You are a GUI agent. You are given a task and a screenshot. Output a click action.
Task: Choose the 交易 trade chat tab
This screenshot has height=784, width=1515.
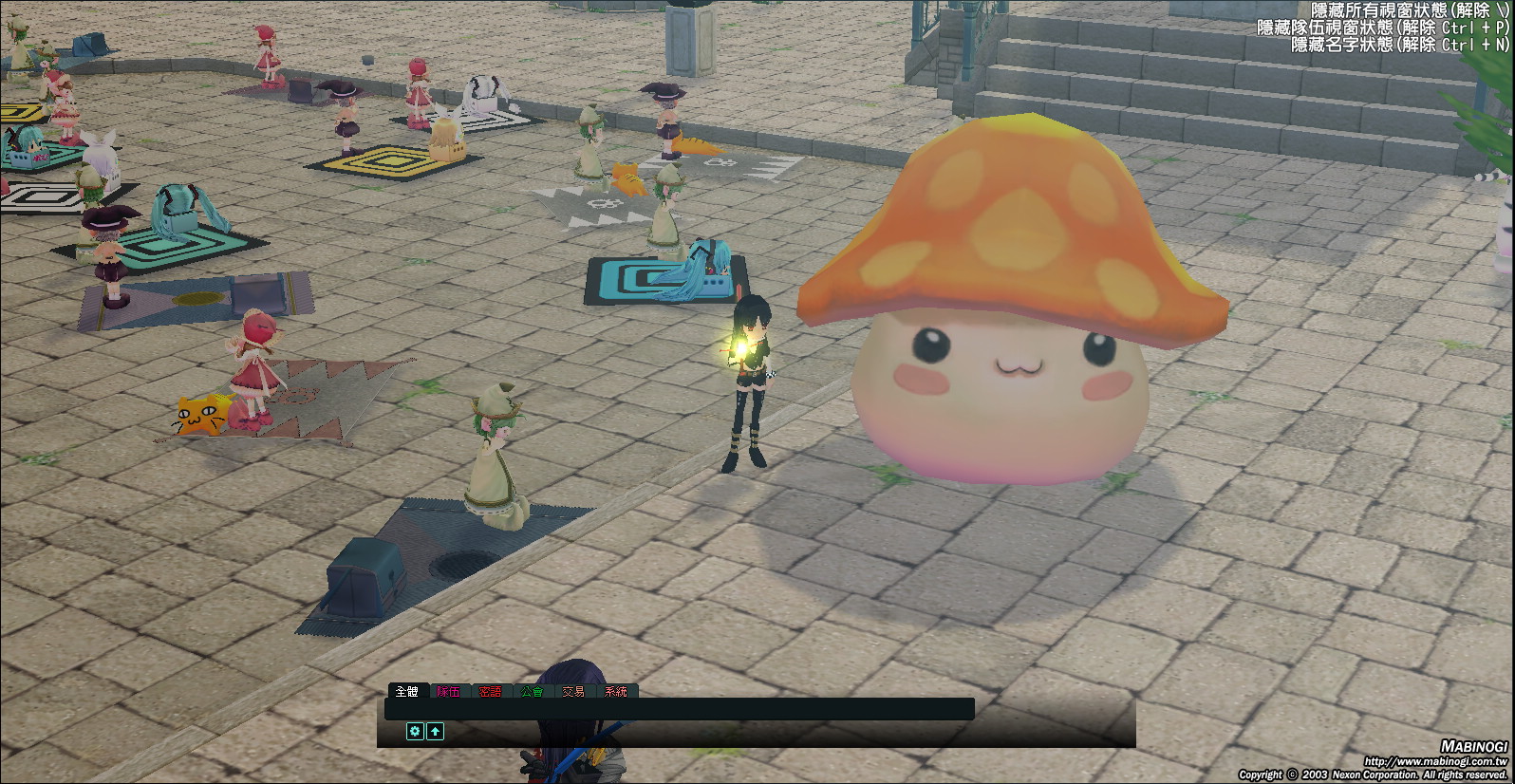click(573, 691)
